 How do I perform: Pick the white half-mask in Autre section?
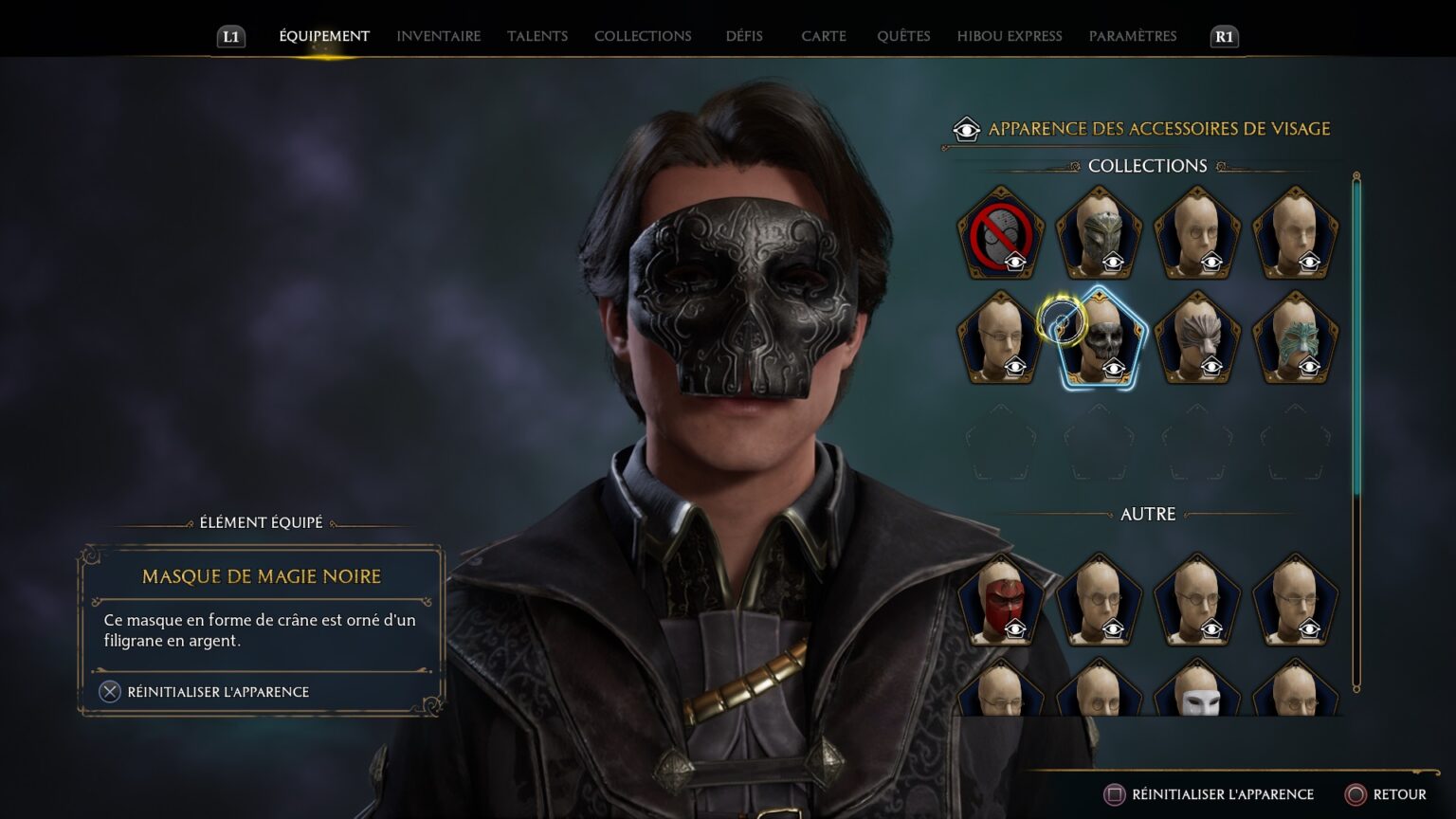[1198, 697]
